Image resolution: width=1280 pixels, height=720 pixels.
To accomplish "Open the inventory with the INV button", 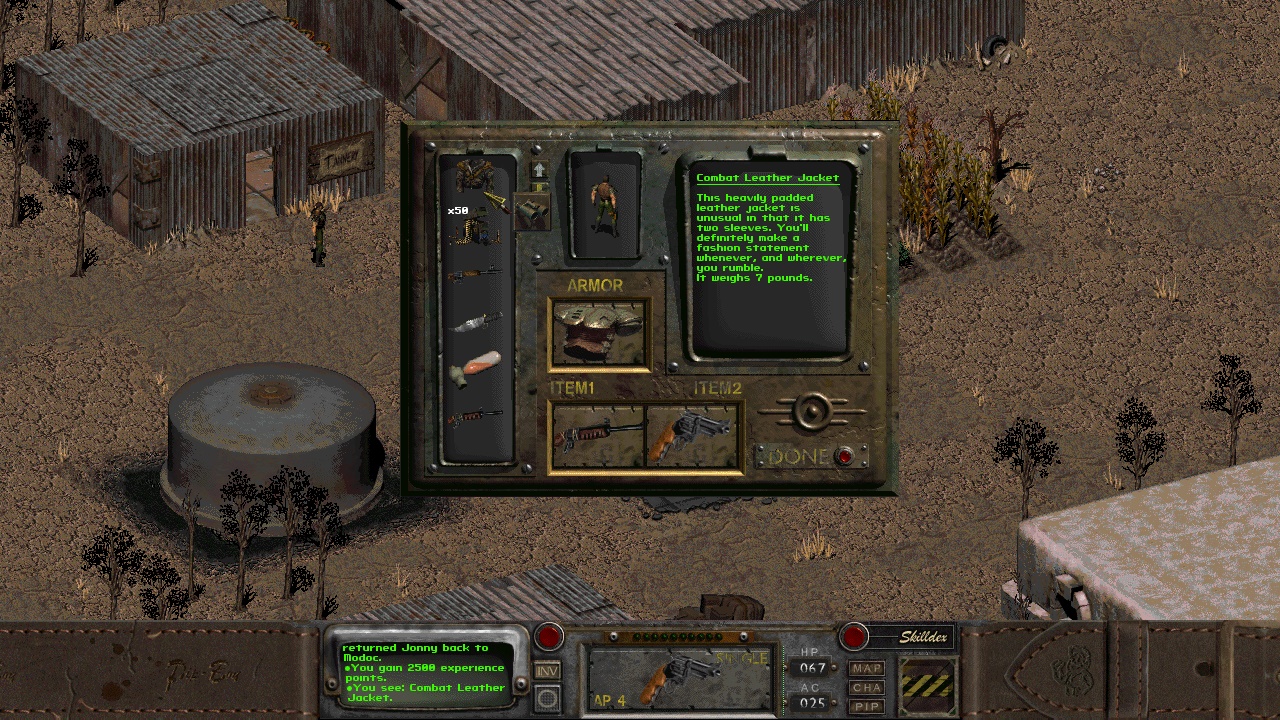I will 547,671.
